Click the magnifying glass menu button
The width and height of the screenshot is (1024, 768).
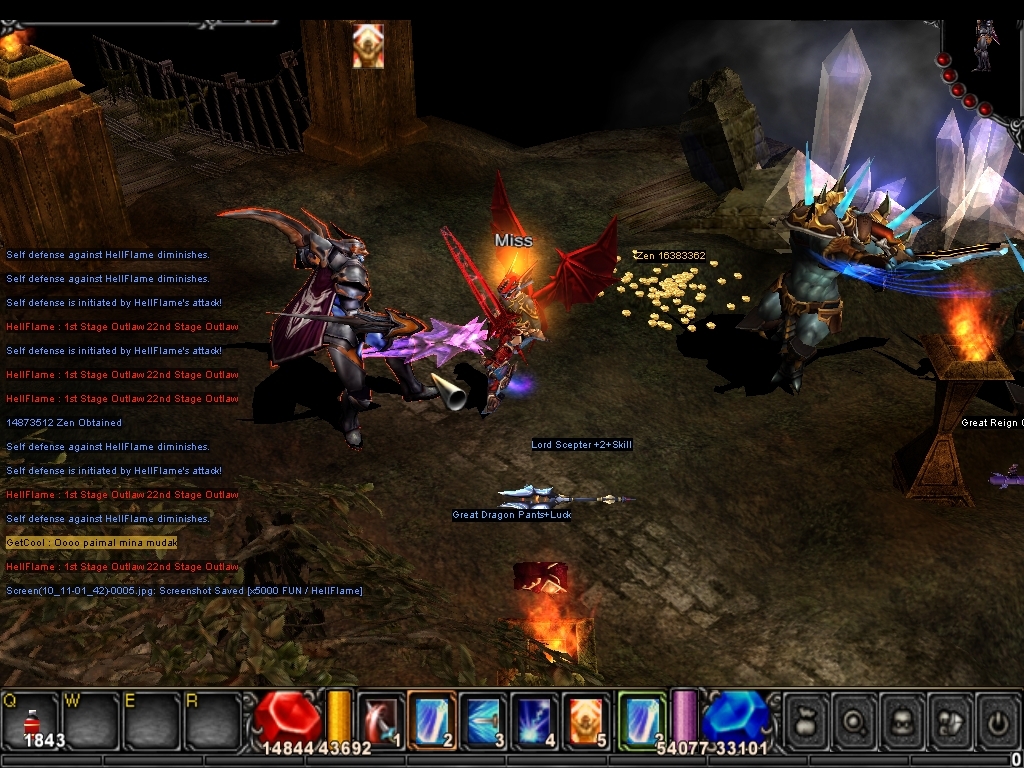[x=854, y=721]
